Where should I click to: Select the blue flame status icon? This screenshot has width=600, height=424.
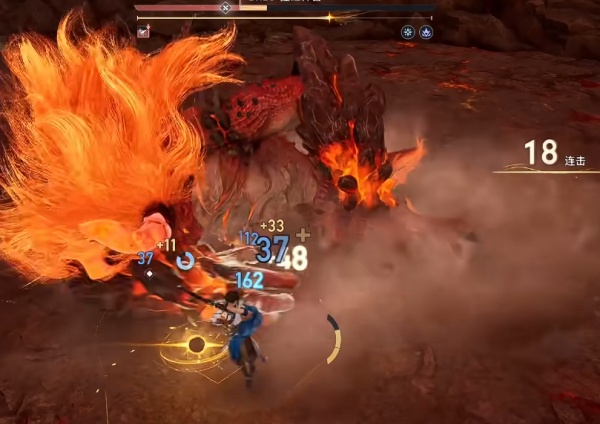(x=425, y=32)
